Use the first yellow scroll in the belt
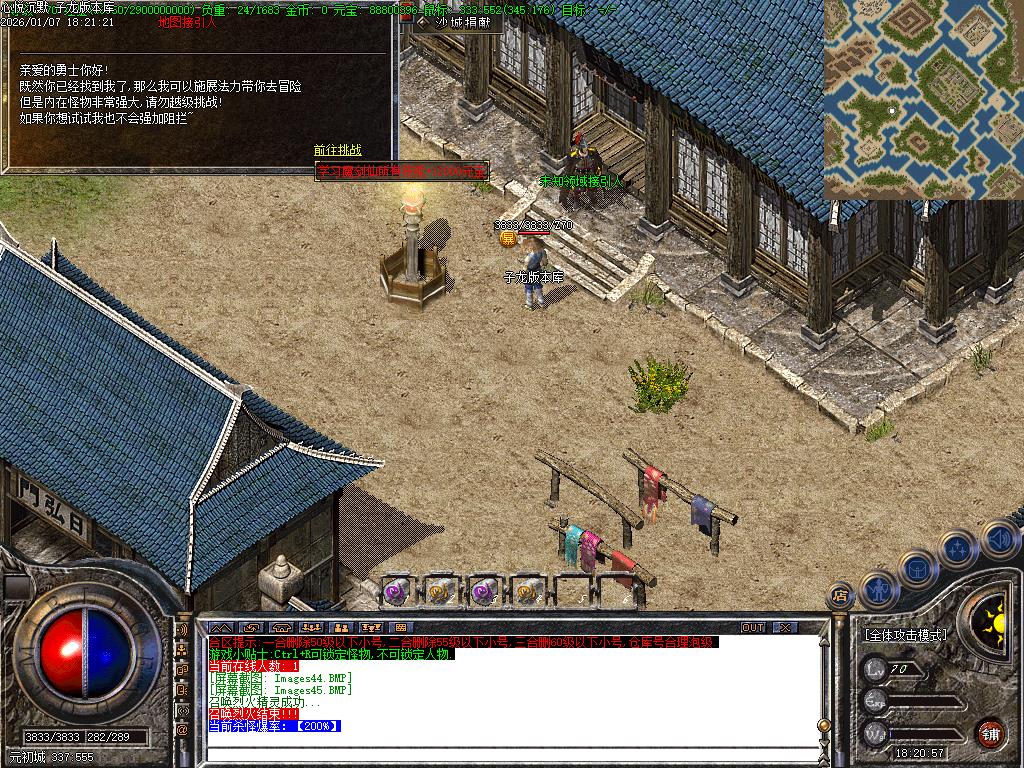Viewport: 1024px width, 768px height. point(440,591)
